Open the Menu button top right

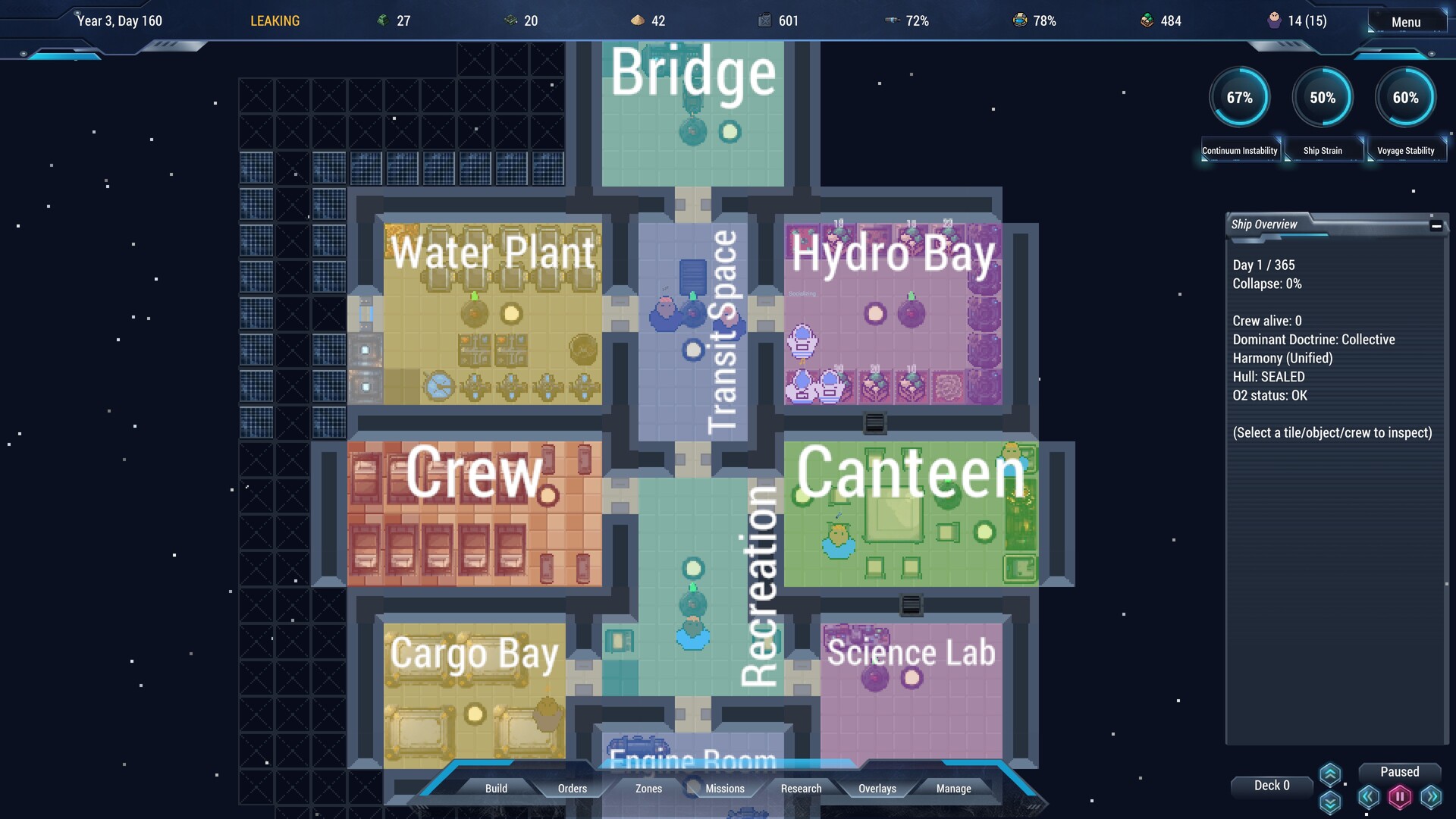tap(1405, 21)
